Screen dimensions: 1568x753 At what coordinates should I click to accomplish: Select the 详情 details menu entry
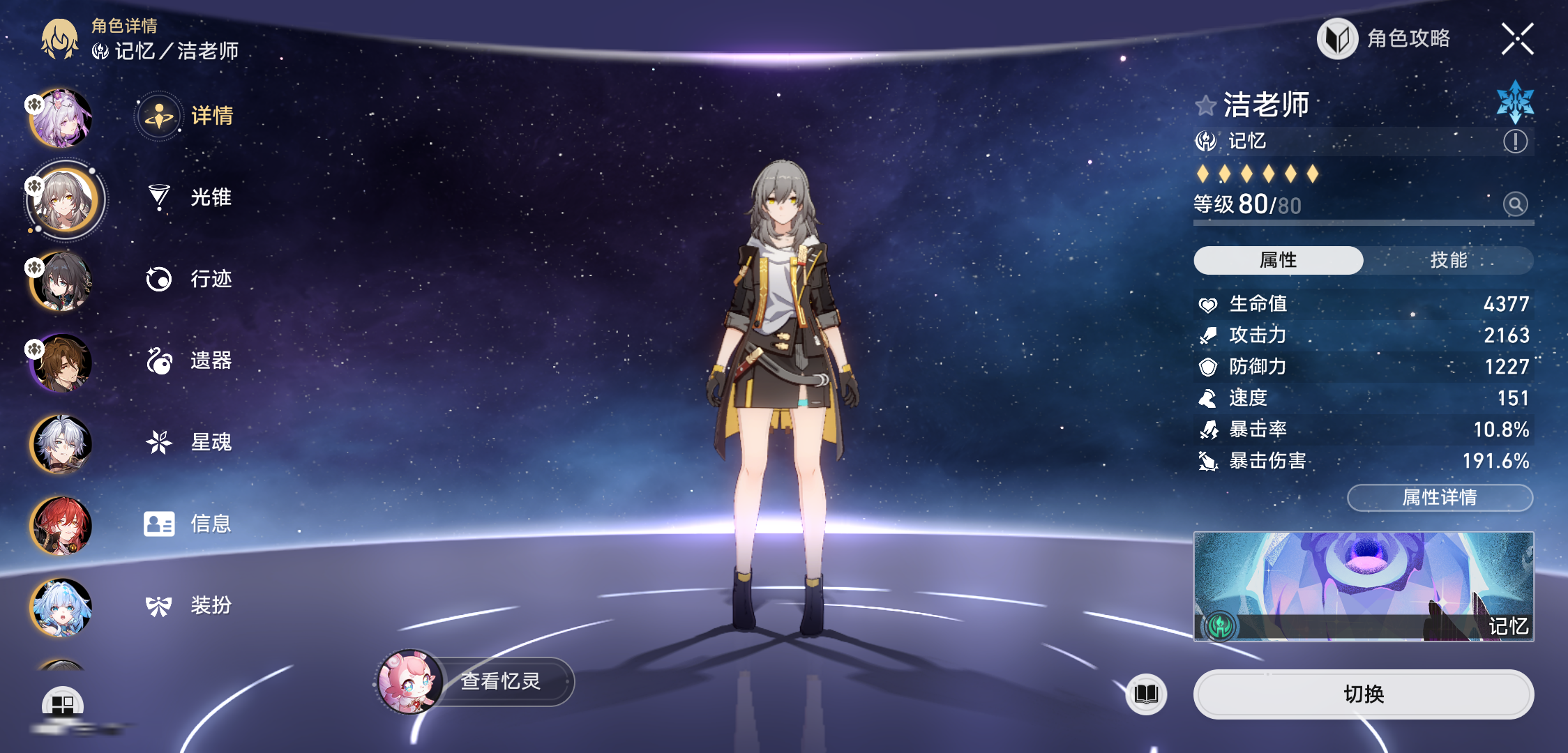[x=190, y=116]
